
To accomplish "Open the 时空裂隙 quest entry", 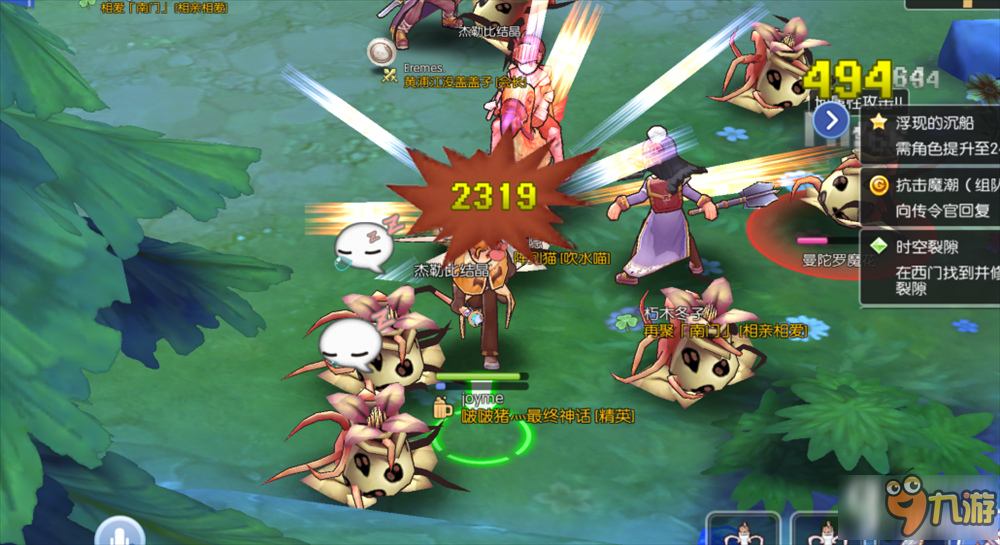I will 930,265.
